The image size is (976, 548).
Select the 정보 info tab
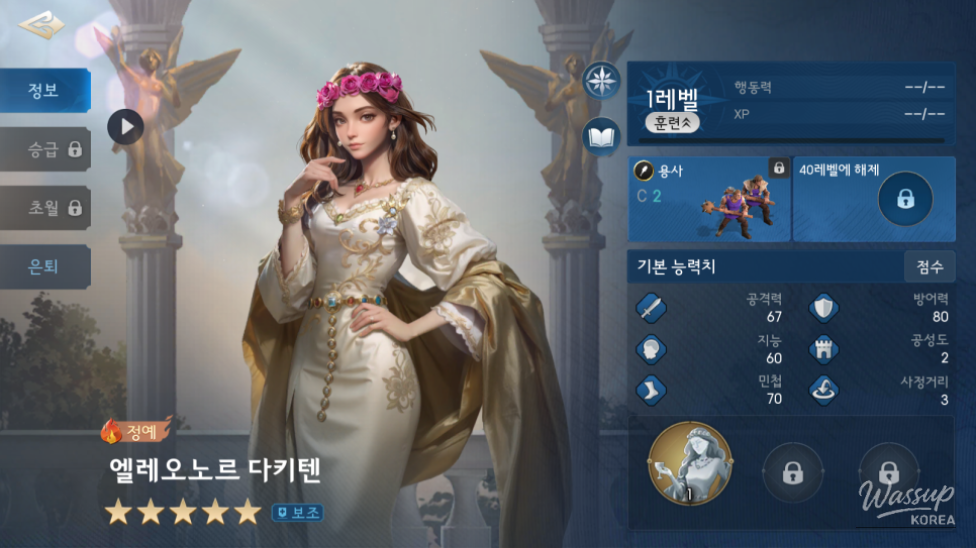[45, 90]
